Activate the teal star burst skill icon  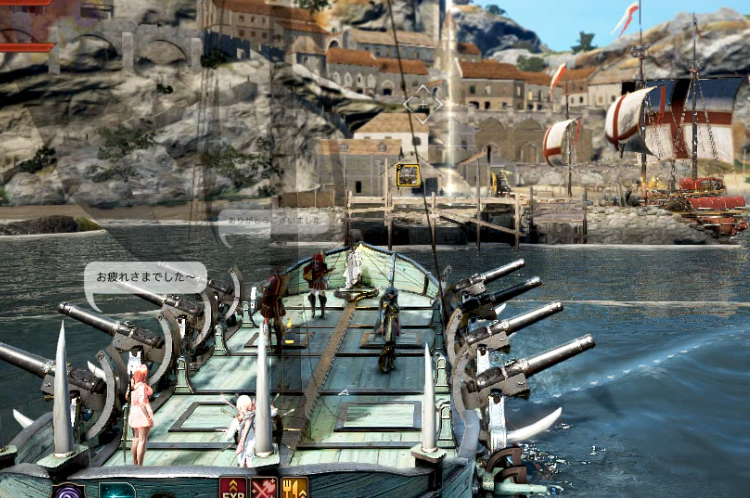pyautogui.click(x=116, y=491)
